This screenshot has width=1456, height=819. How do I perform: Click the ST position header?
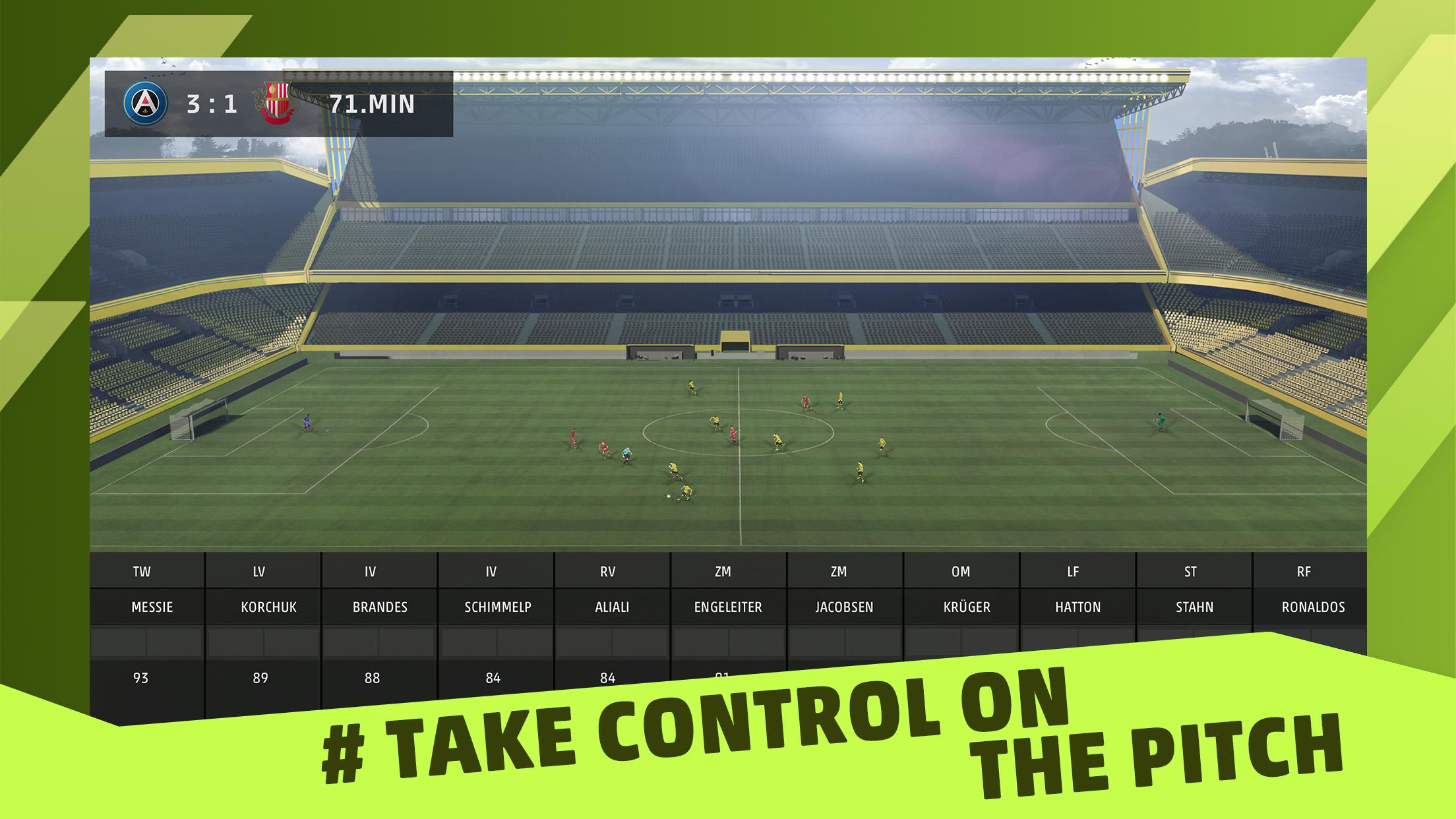point(1190,572)
